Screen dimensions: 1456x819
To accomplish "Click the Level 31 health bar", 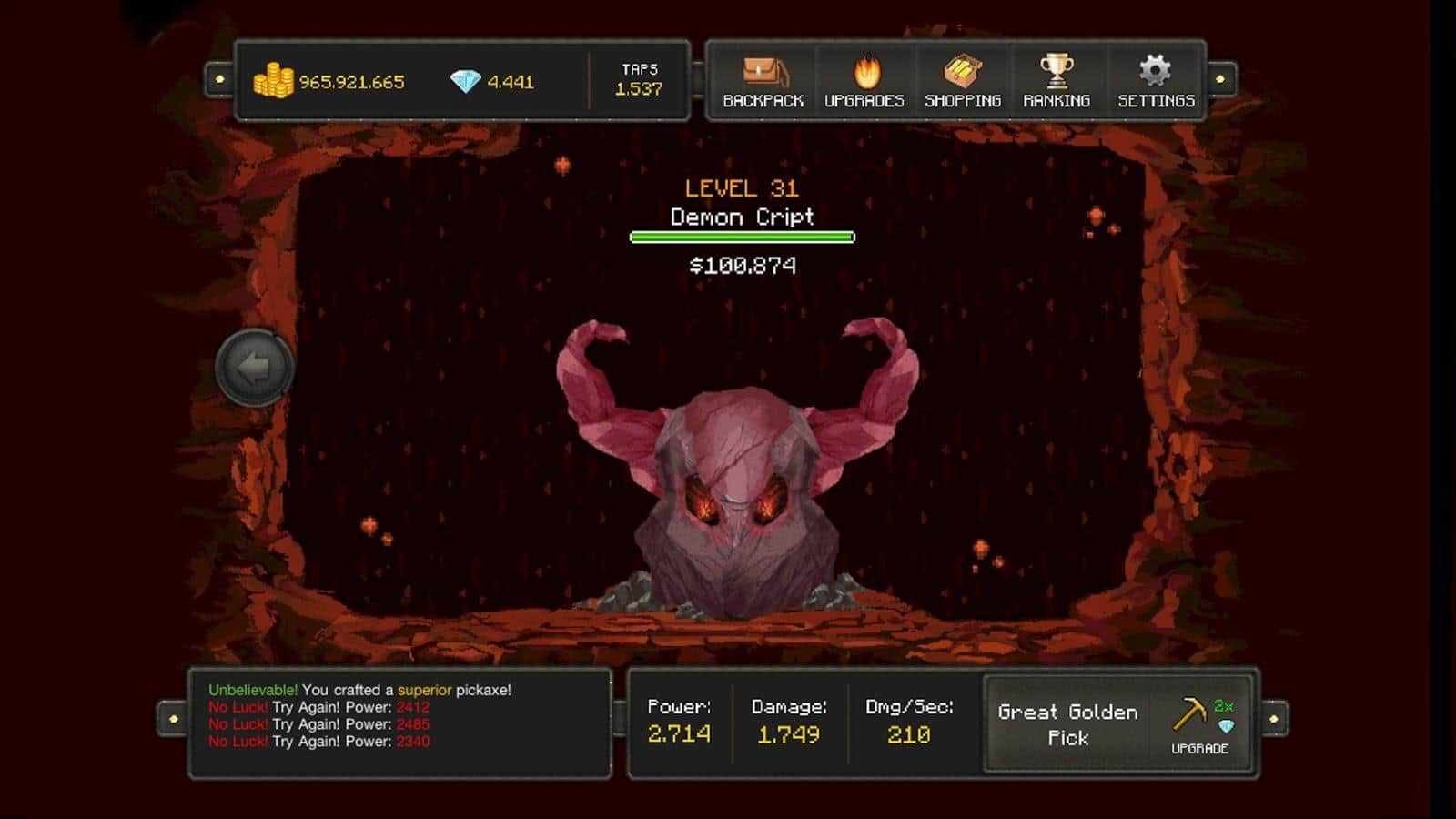I will coord(741,237).
